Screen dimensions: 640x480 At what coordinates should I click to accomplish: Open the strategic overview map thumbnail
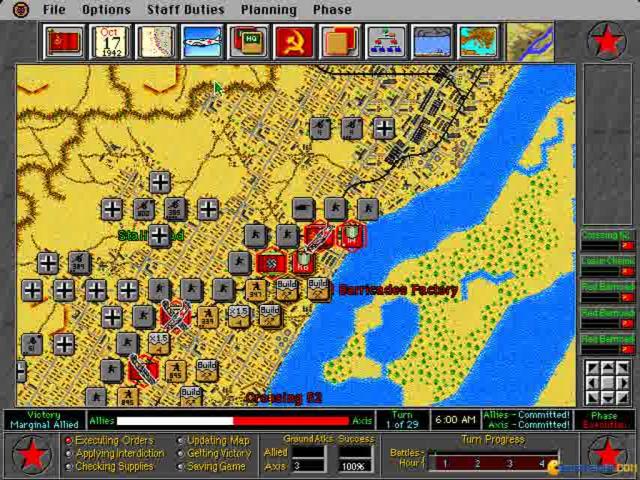(530, 42)
